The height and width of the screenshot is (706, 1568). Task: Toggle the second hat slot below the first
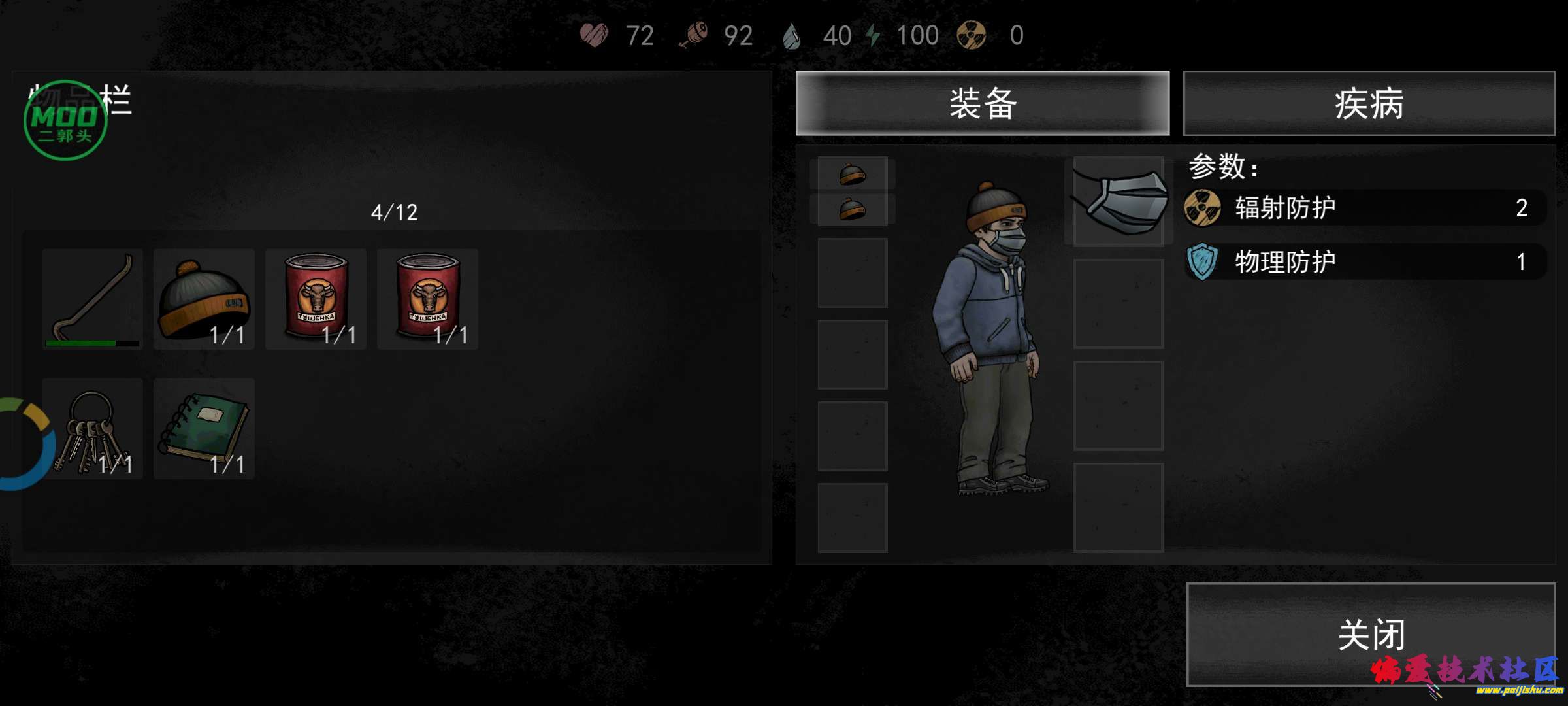tap(852, 208)
